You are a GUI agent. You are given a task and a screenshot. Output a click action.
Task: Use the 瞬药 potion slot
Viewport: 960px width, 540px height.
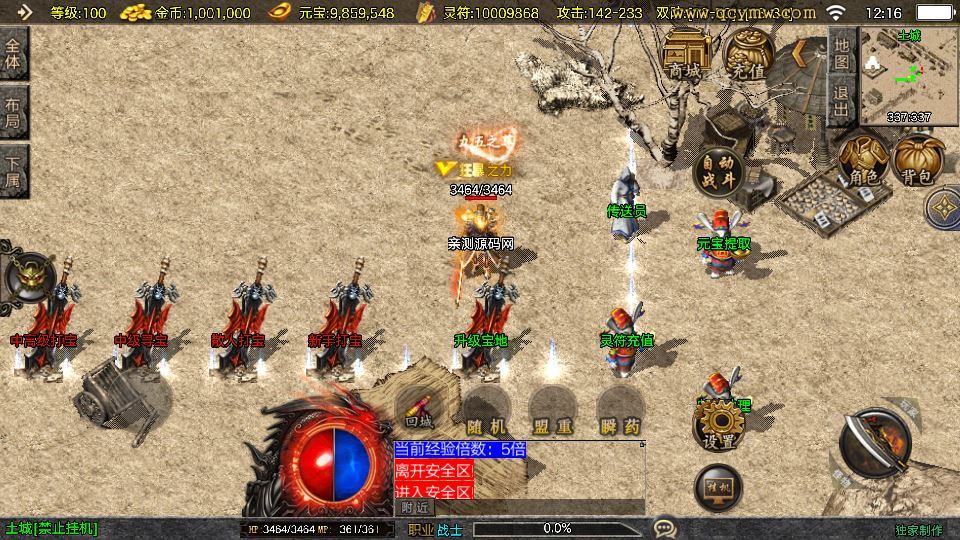[x=620, y=410]
